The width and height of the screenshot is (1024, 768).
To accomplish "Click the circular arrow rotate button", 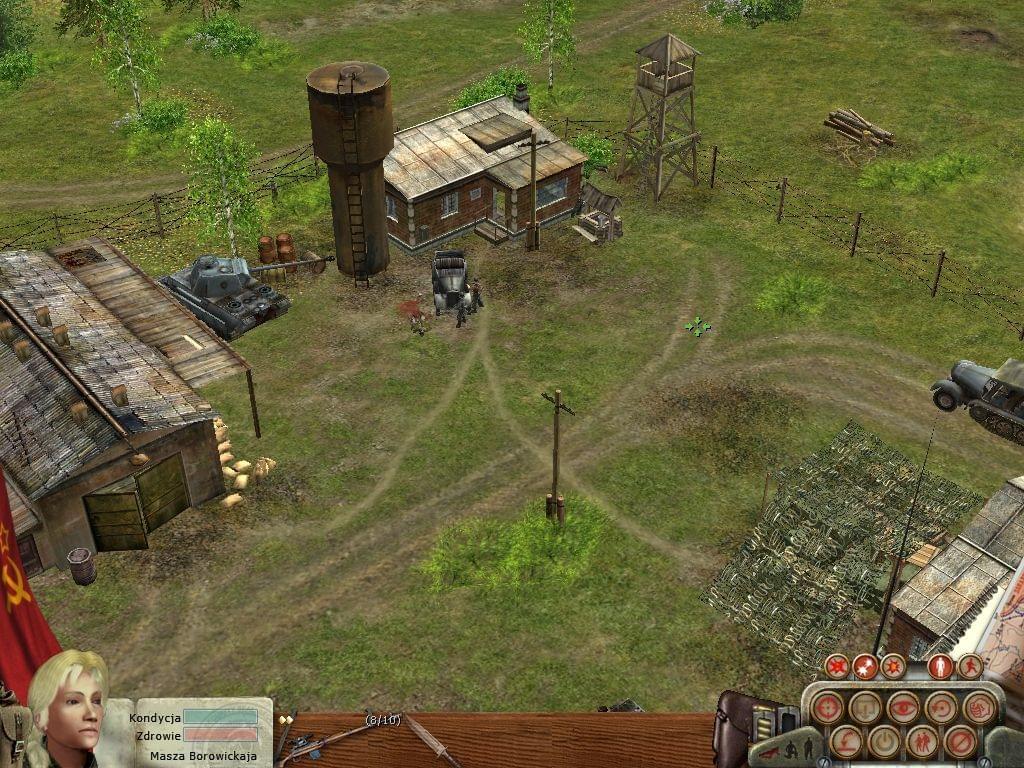I will click(x=942, y=707).
